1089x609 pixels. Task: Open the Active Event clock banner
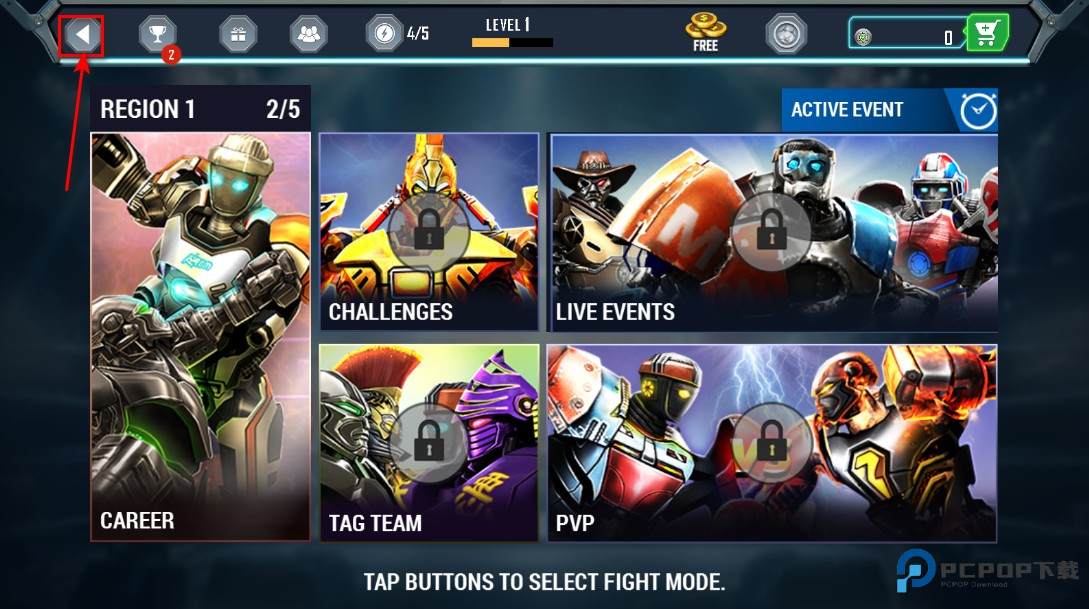tap(889, 110)
